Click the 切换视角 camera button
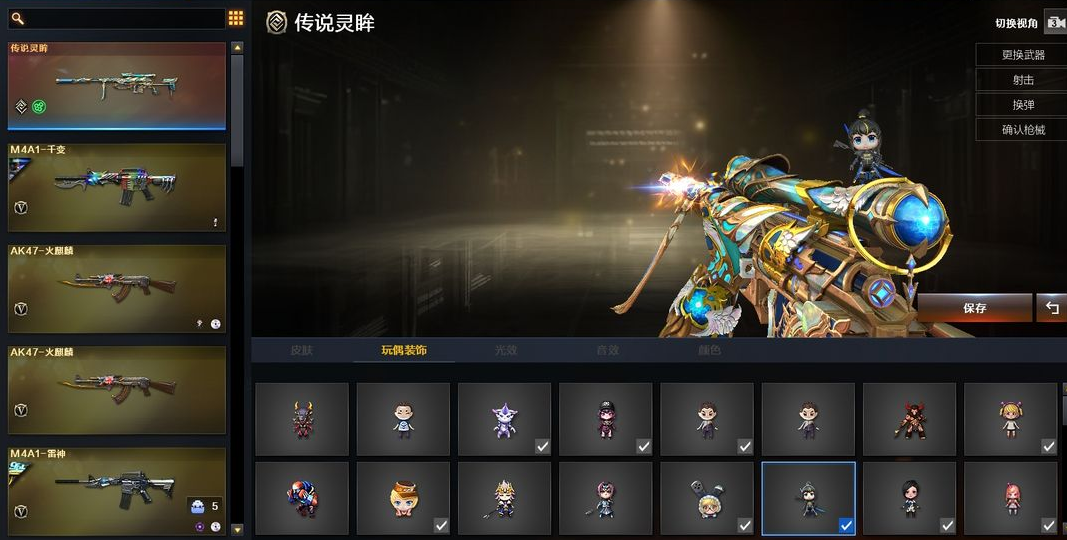Viewport: 1067px width, 540px height. click(1054, 22)
